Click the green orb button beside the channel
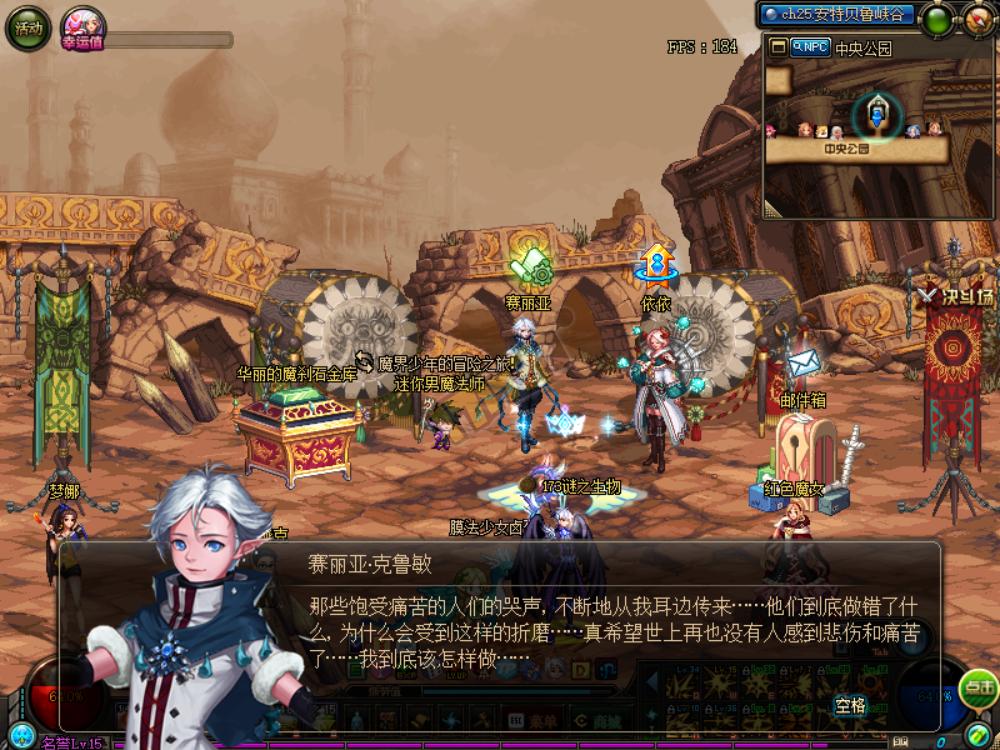 (x=938, y=20)
